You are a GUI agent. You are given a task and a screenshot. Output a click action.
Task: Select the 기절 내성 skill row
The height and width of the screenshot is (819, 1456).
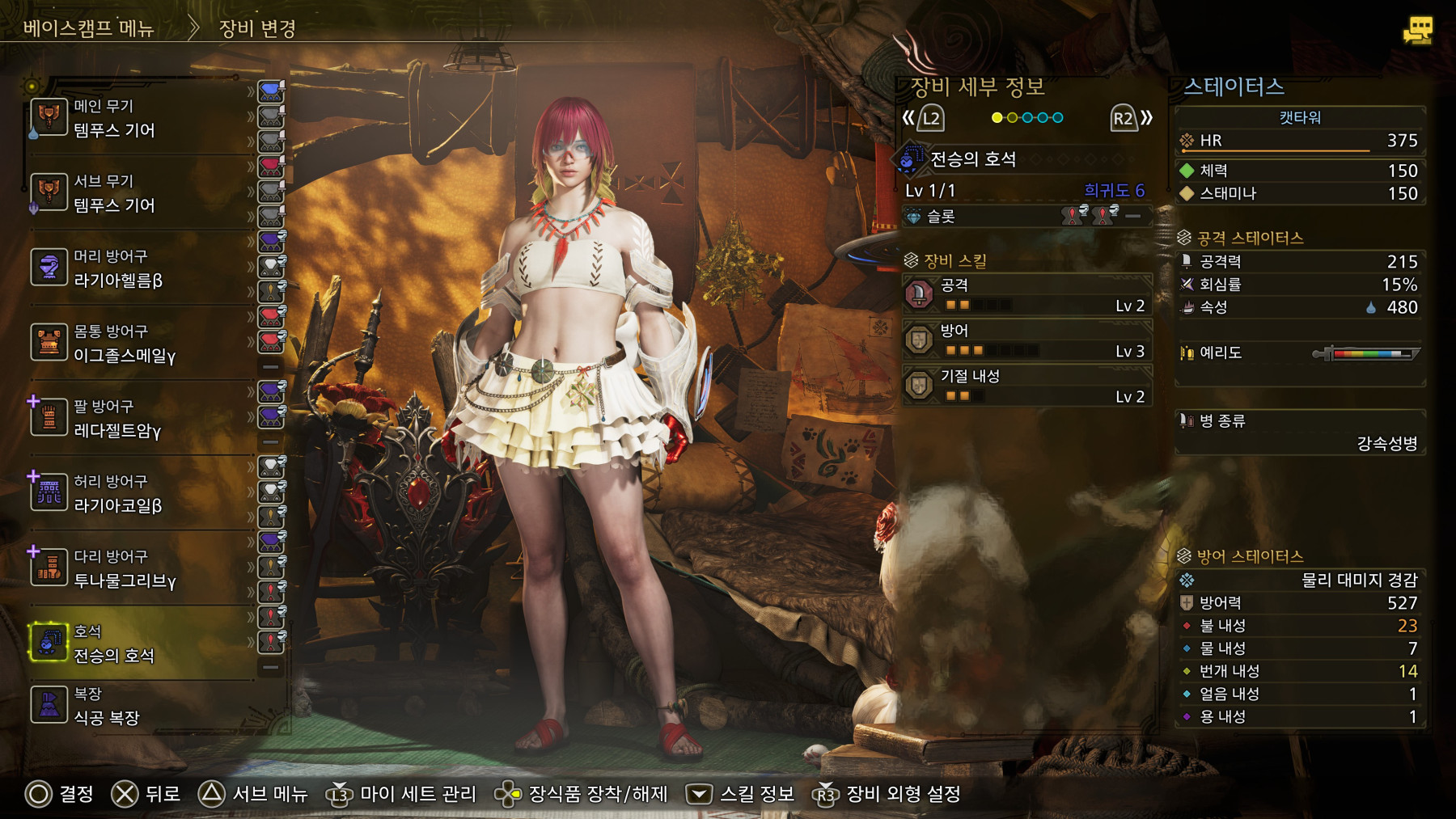pyautogui.click(x=1026, y=386)
